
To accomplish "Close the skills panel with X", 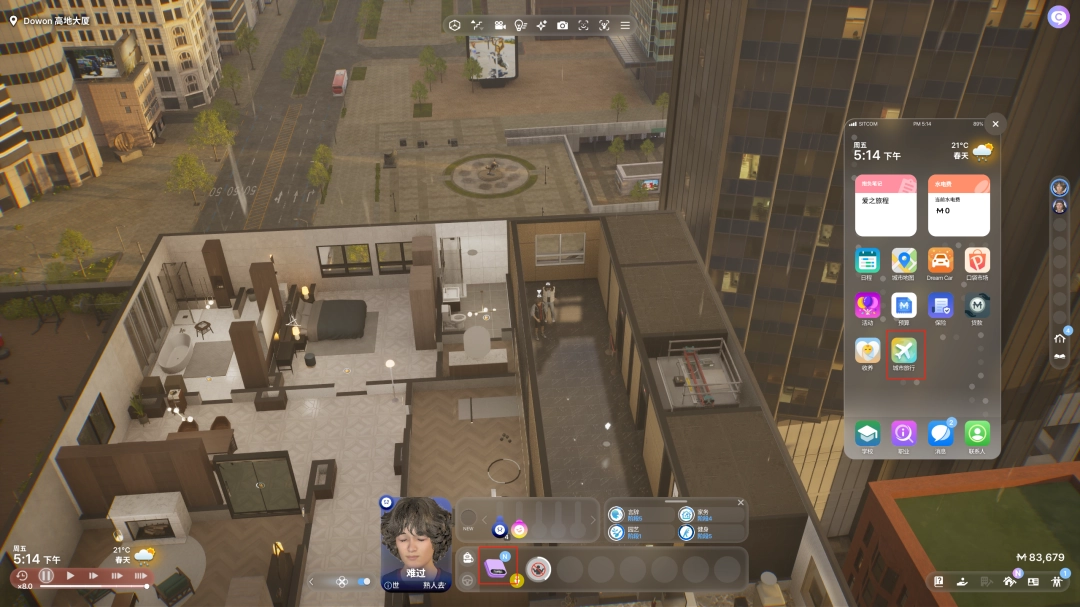I will click(x=741, y=502).
